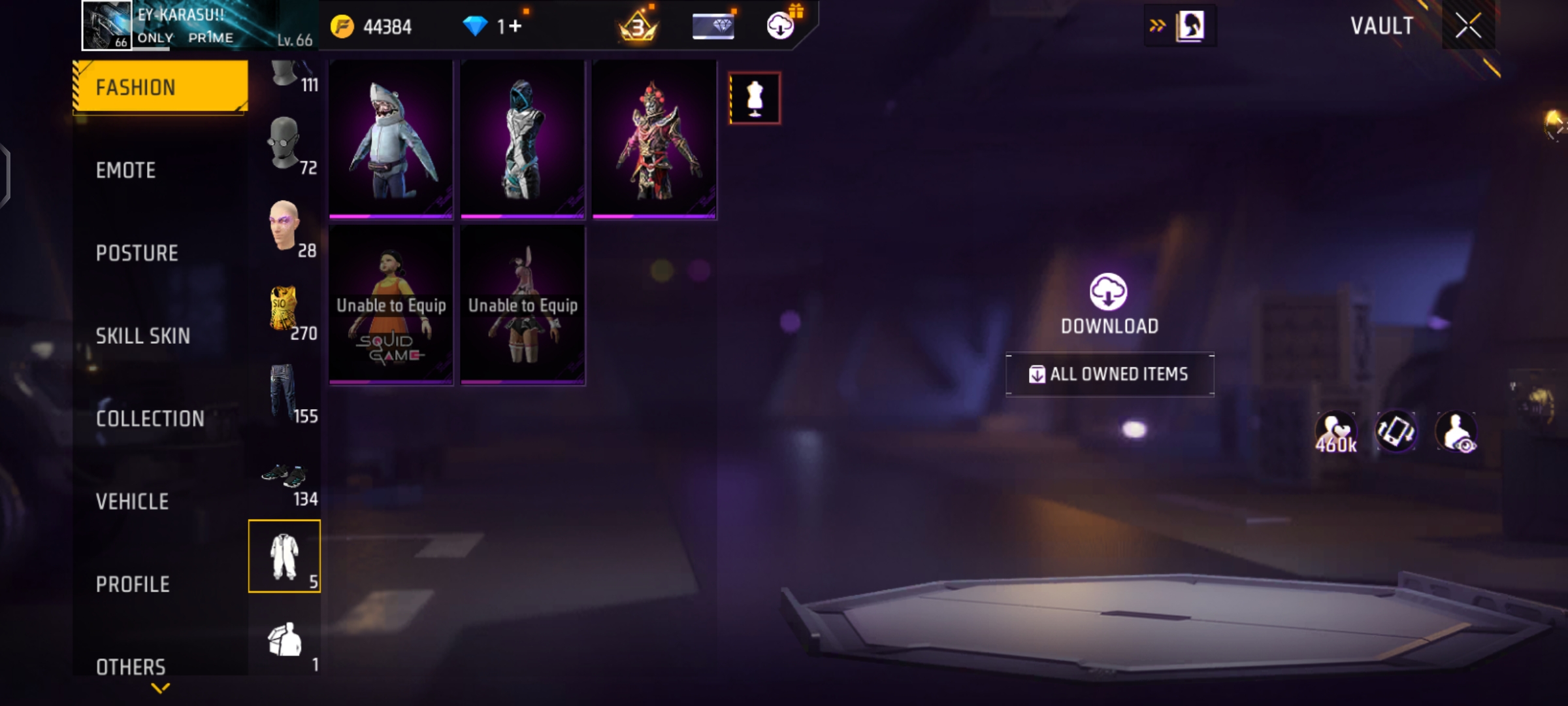Choose the bunny girl outfit
This screenshot has width=1568, height=706.
click(x=523, y=305)
